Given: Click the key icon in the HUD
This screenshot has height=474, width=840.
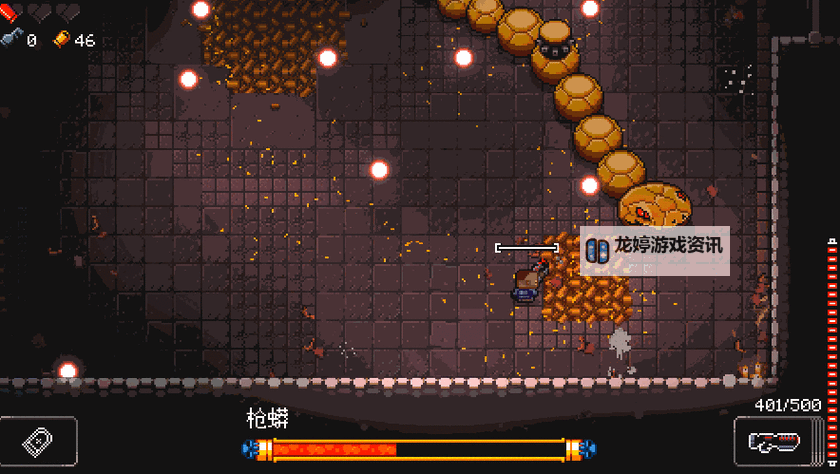Looking at the screenshot, I should click(x=11, y=40).
